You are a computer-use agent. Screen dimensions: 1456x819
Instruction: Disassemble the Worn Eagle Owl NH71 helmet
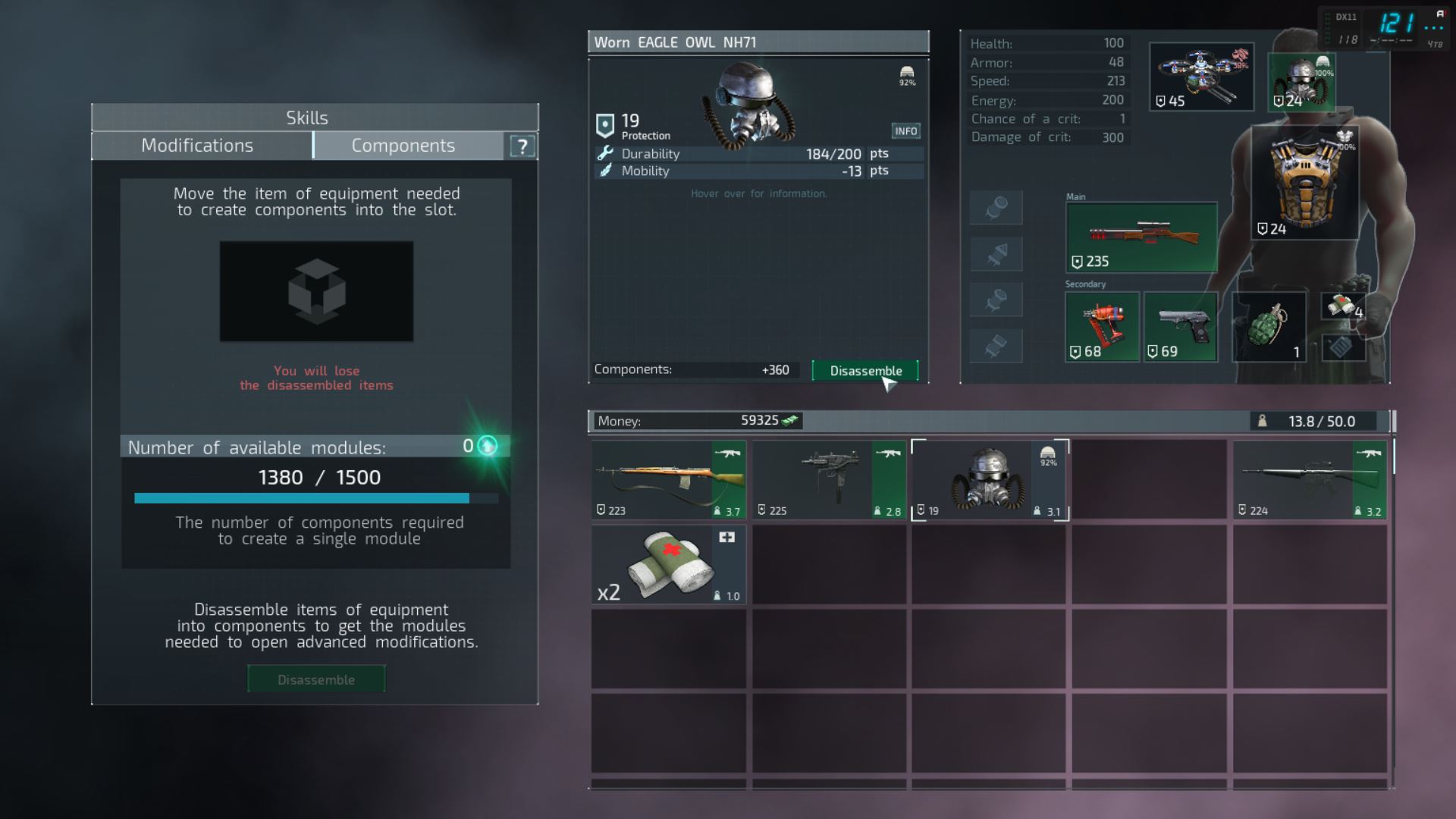865,371
